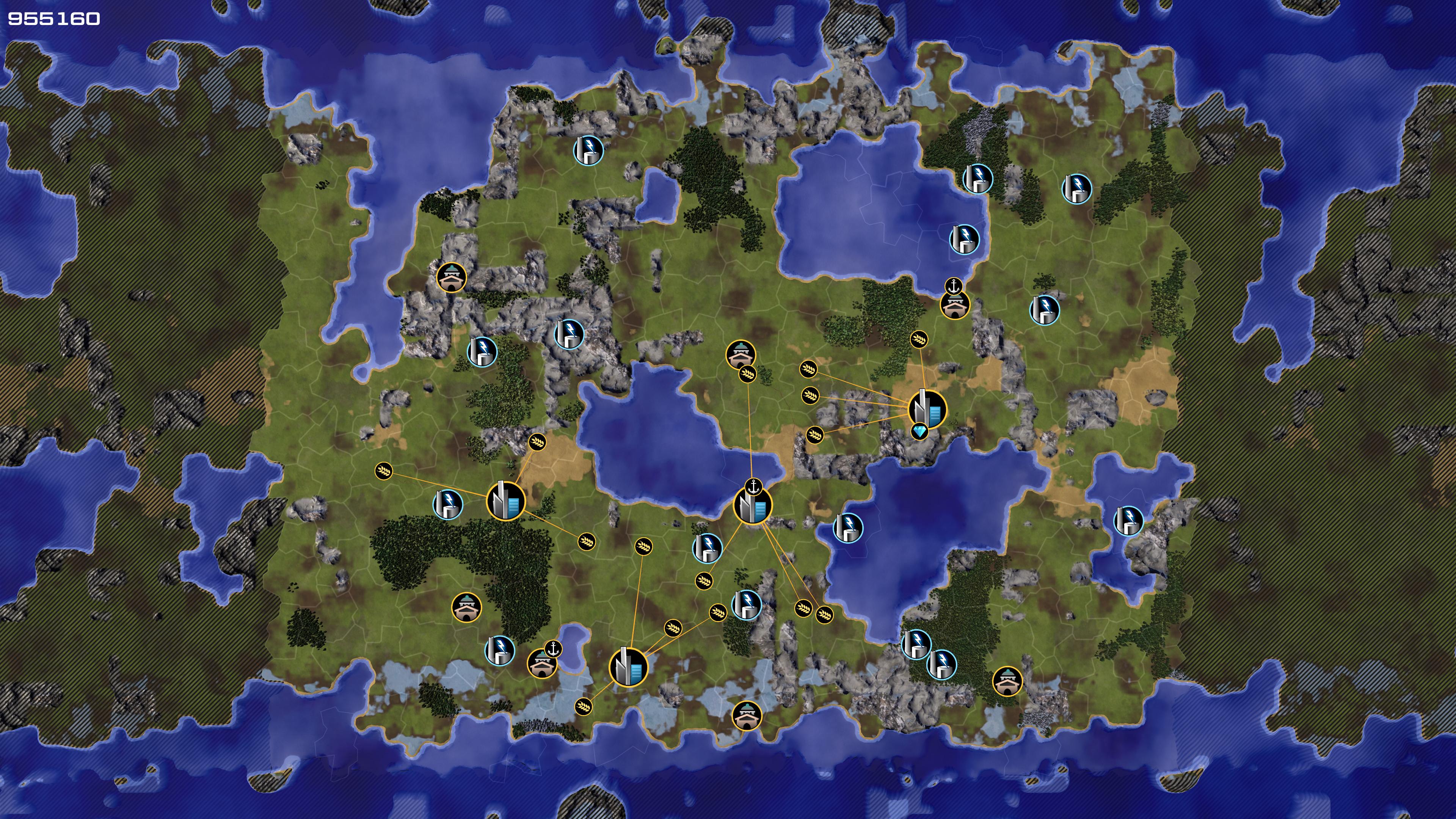Click the wheat icon overlapping an outpost marker
This screenshot has width=1456, height=819.
click(x=747, y=373)
